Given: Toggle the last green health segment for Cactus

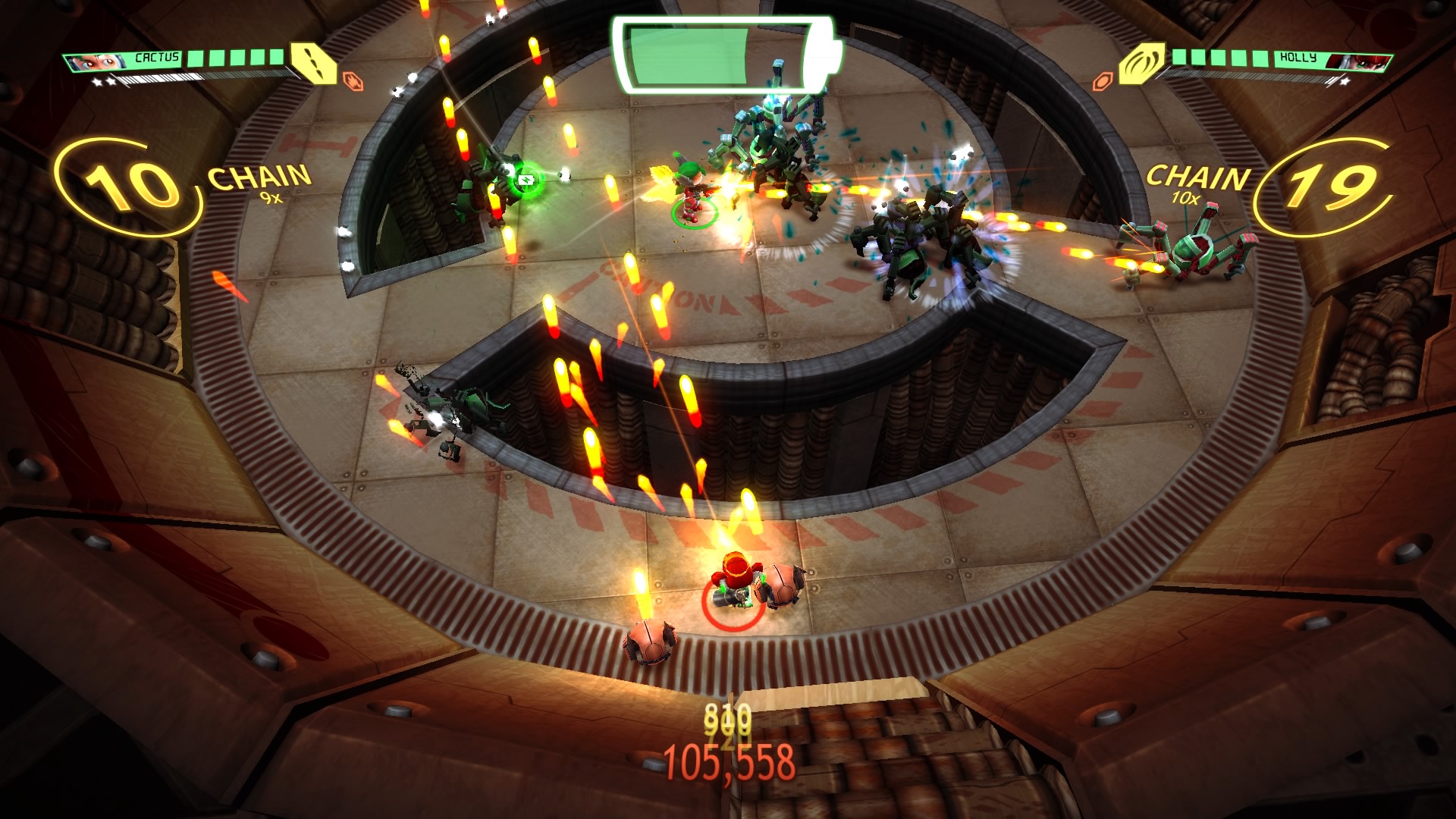Looking at the screenshot, I should [x=275, y=58].
